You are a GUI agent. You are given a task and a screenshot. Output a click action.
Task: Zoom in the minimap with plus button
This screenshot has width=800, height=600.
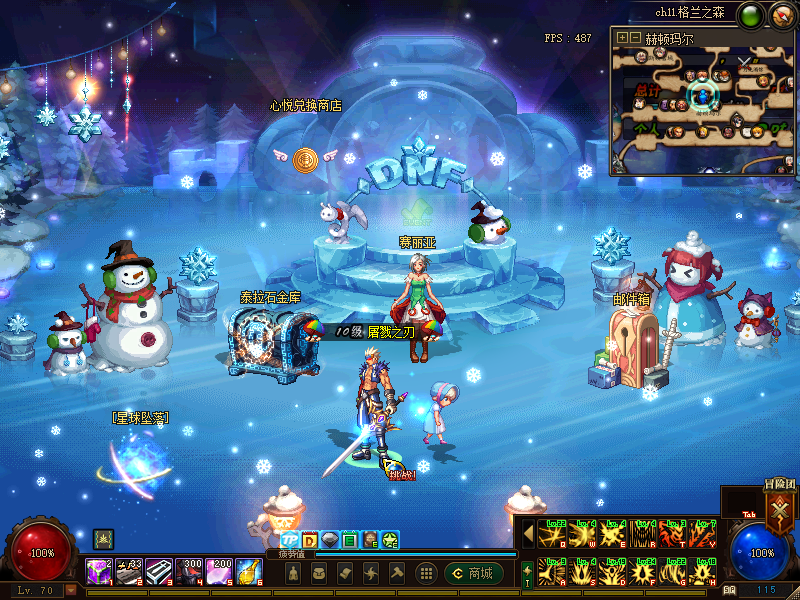(x=622, y=38)
